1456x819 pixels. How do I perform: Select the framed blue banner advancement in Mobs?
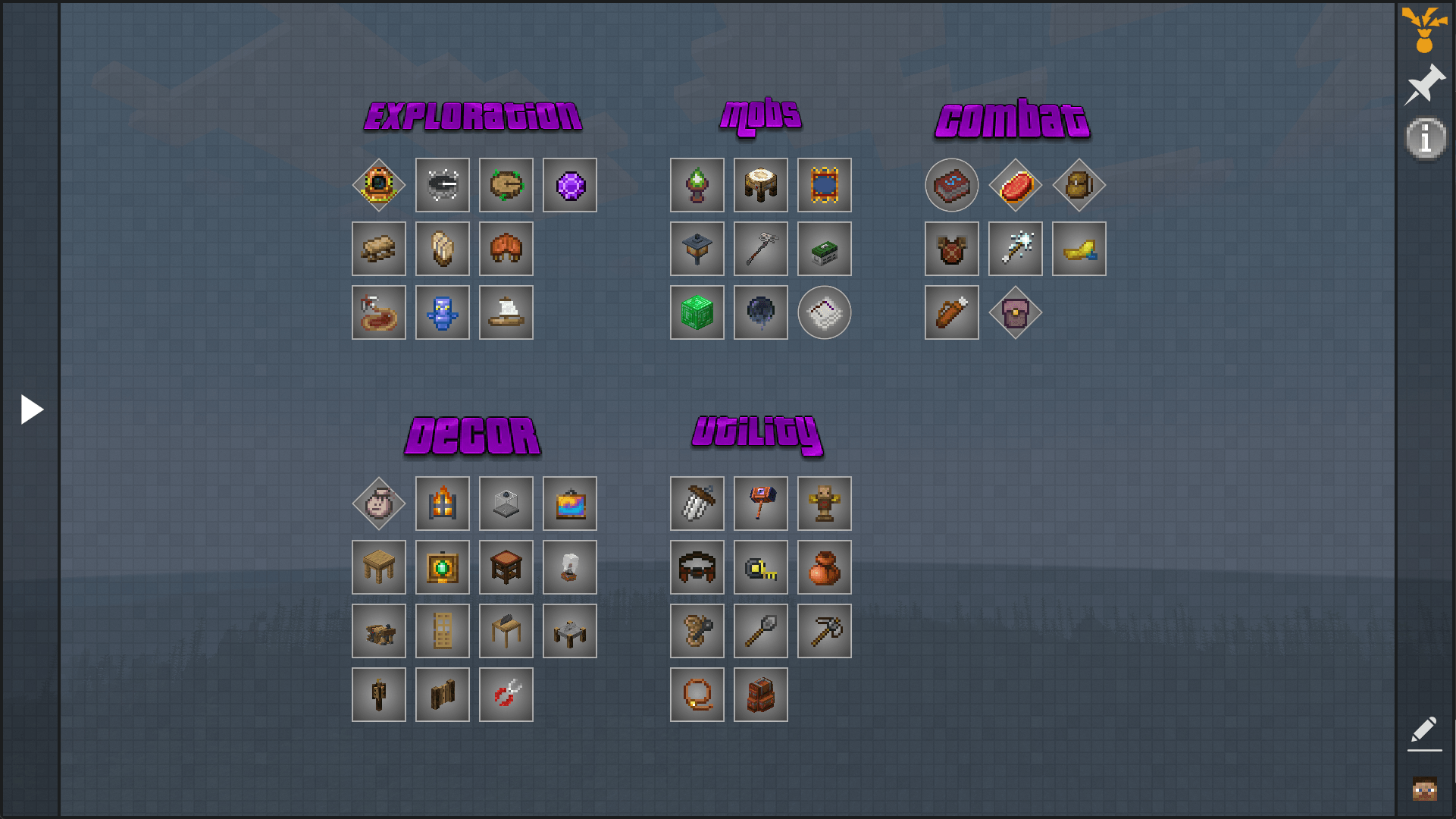824,185
